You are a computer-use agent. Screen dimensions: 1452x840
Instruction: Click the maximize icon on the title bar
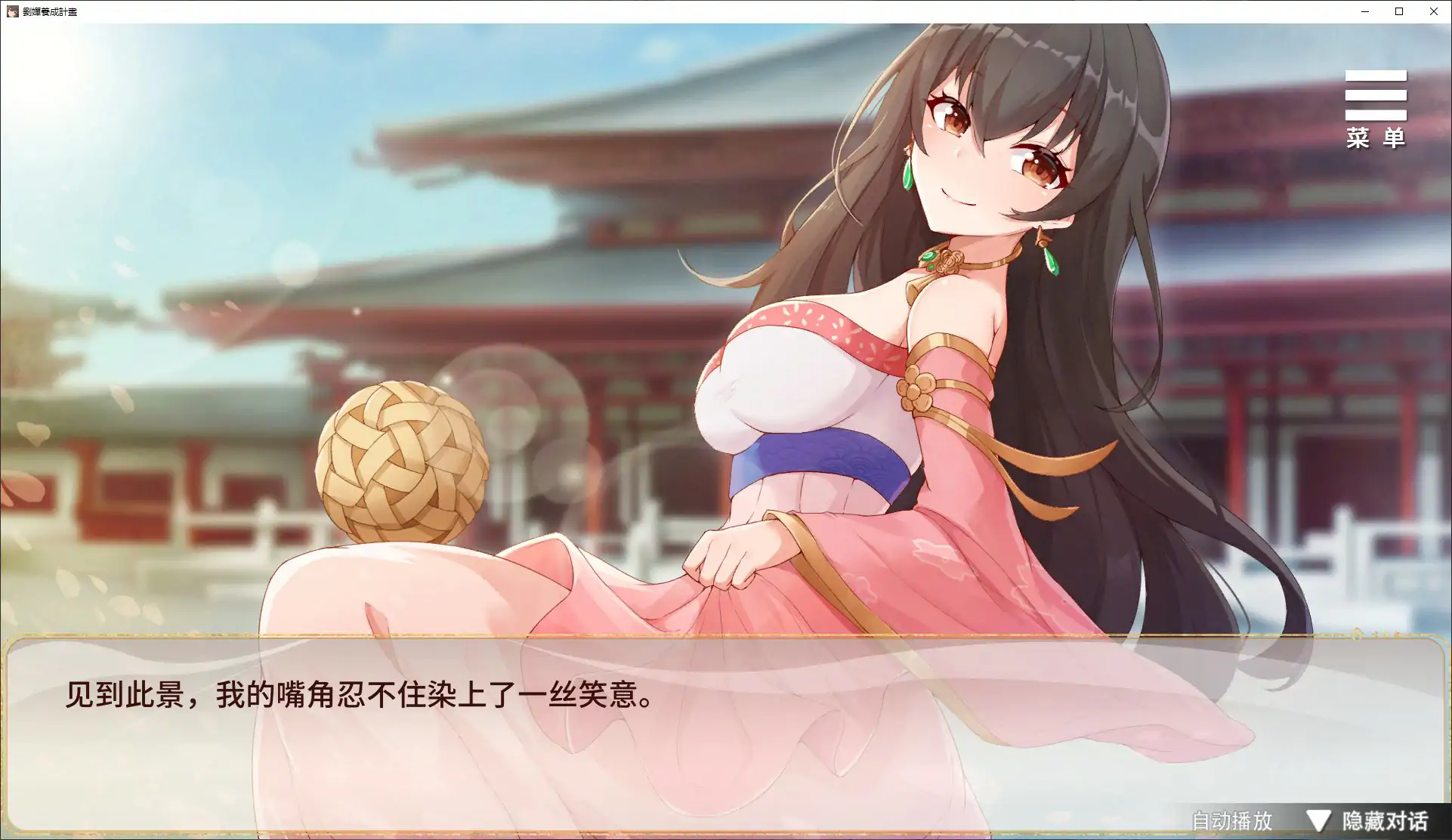pyautogui.click(x=1398, y=11)
